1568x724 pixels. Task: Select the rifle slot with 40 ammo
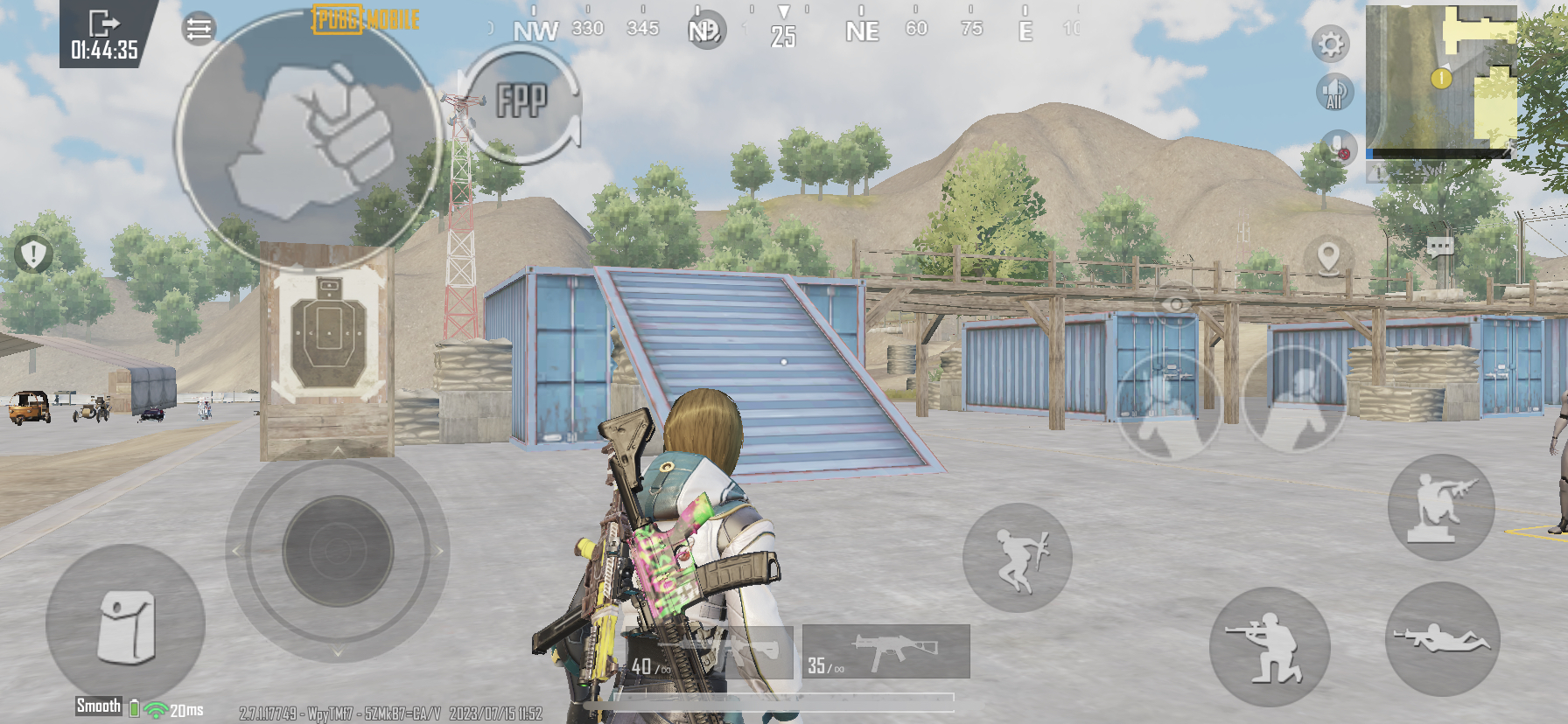point(710,652)
